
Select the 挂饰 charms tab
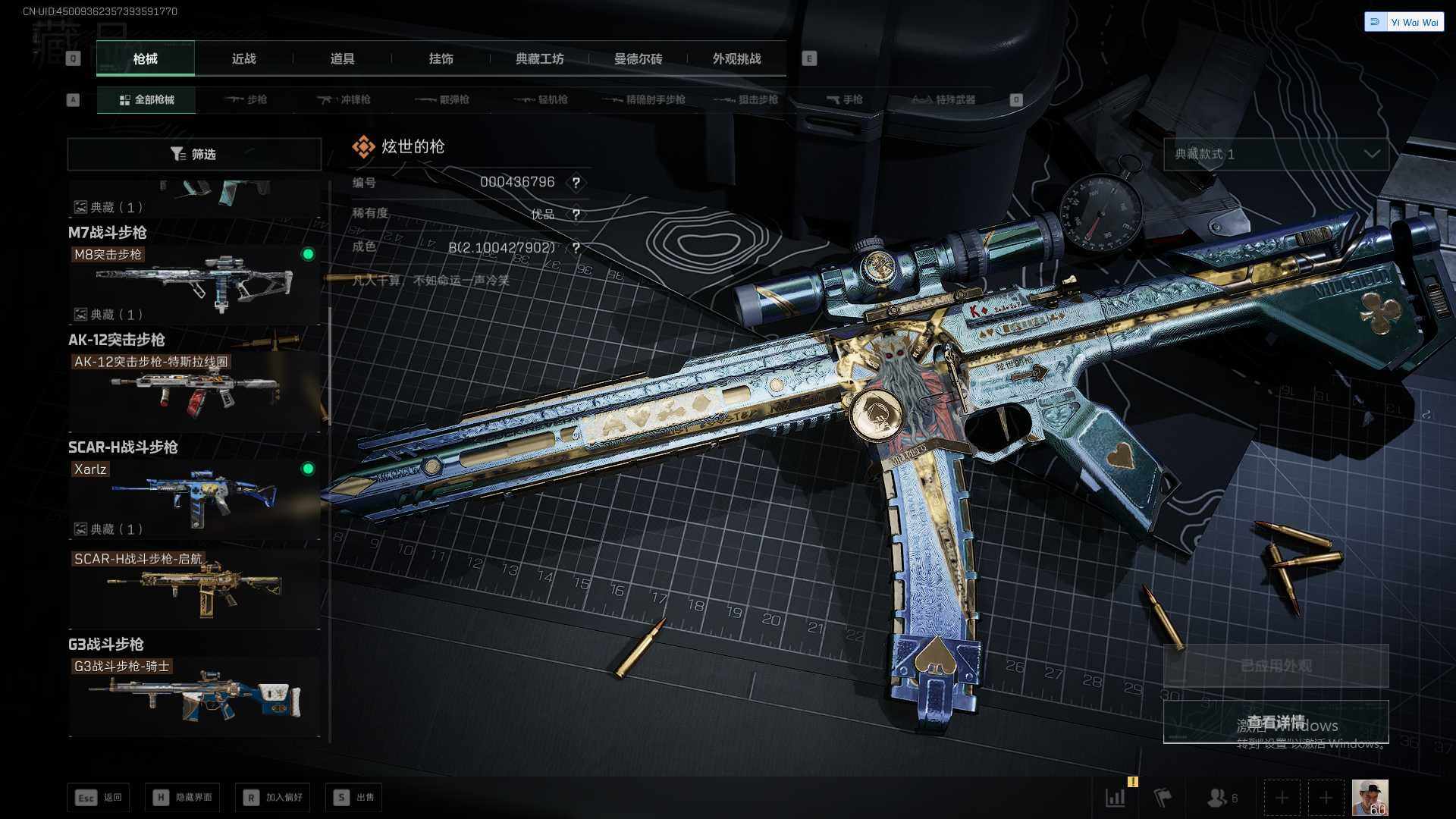tap(441, 58)
